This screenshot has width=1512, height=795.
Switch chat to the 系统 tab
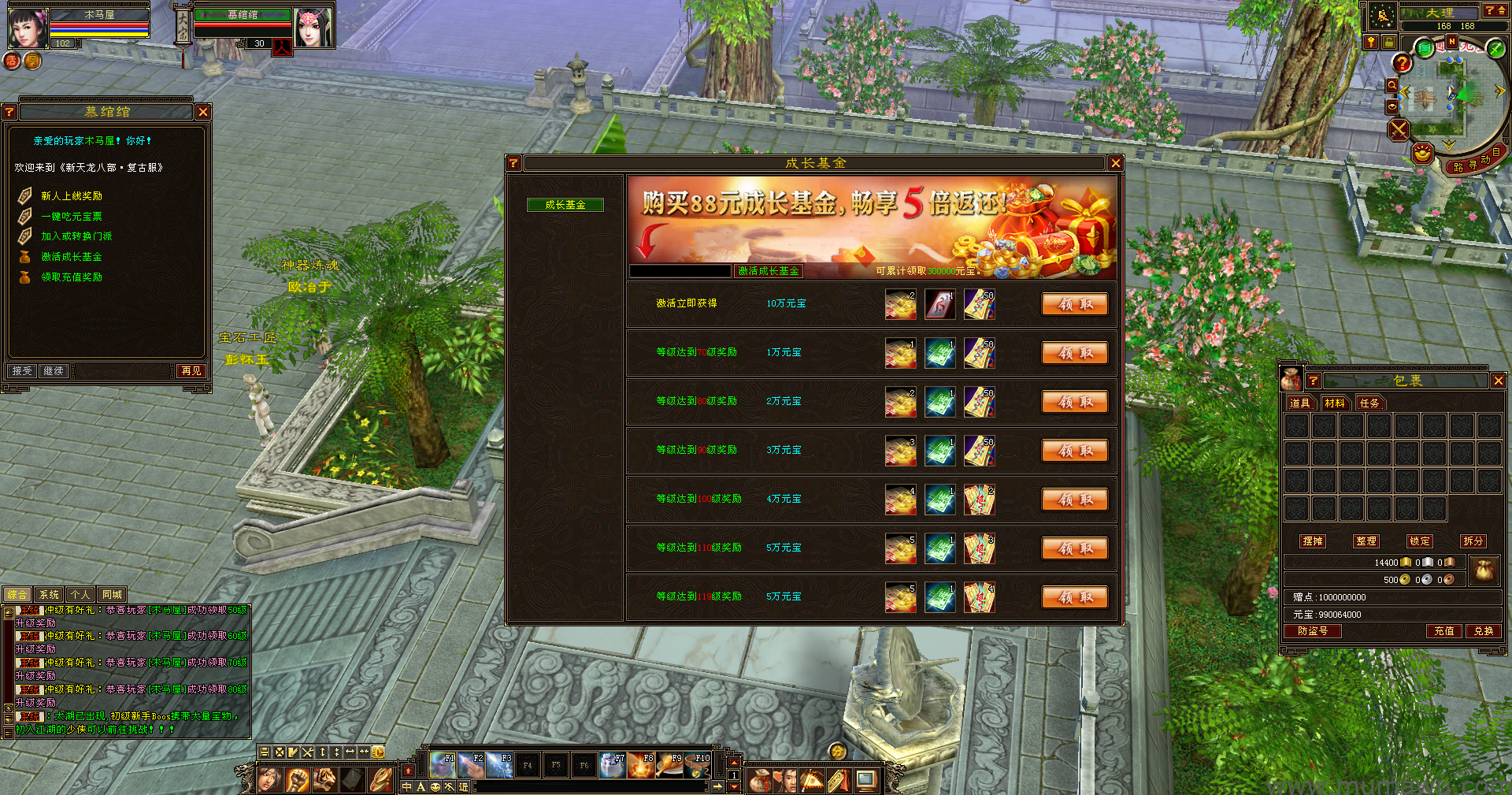49,595
